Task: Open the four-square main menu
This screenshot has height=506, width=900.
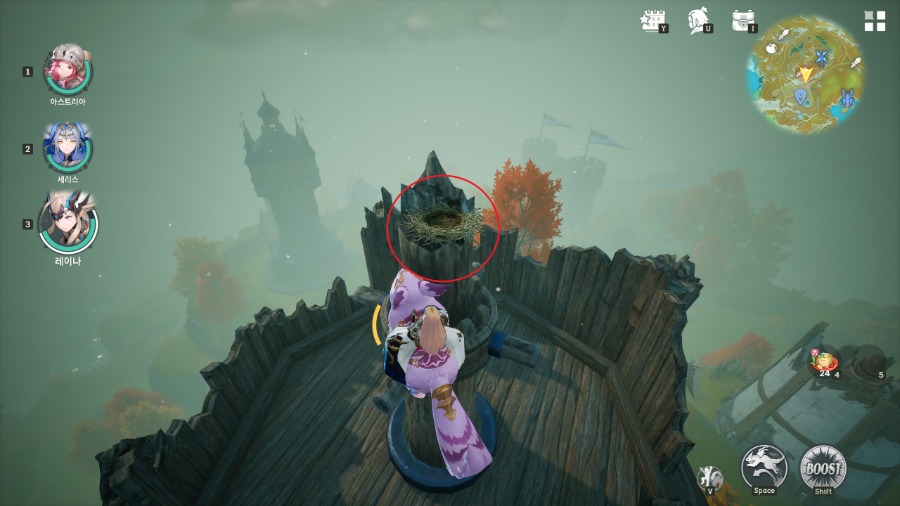Action: (875, 21)
